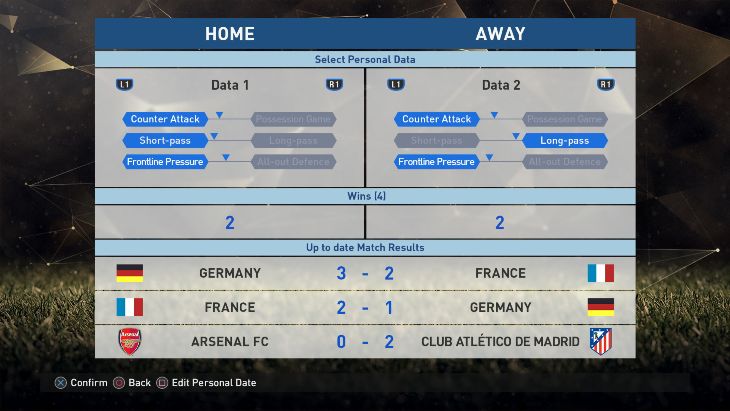
Task: Select the highlighted Long-pass in Data 2
Action: [x=565, y=141]
